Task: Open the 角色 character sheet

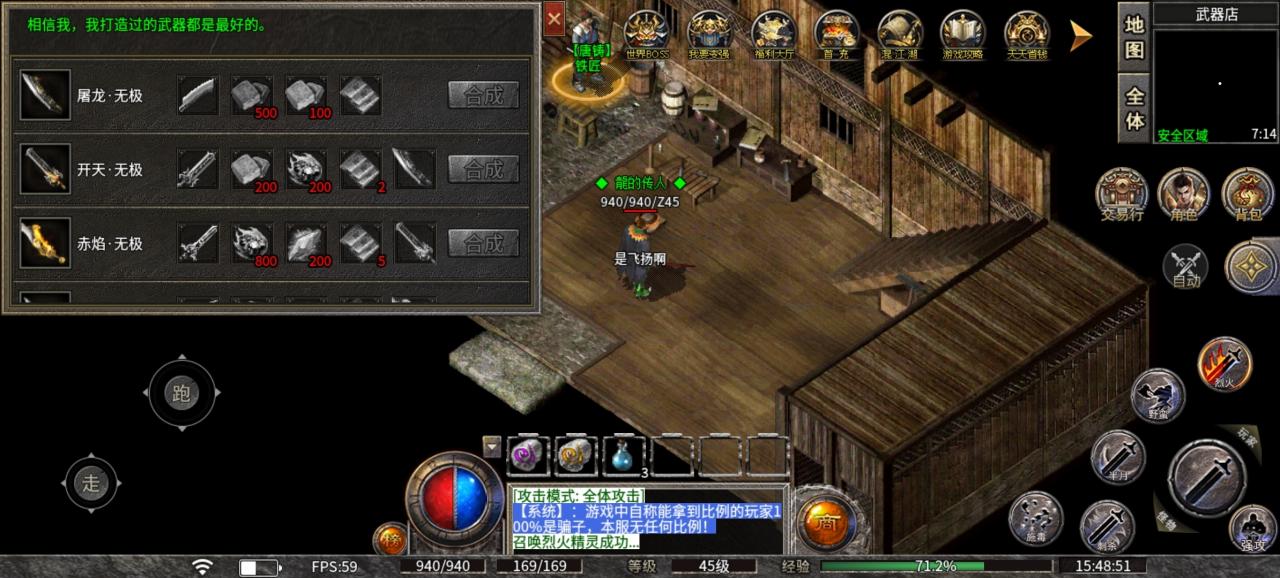Action: (1183, 192)
